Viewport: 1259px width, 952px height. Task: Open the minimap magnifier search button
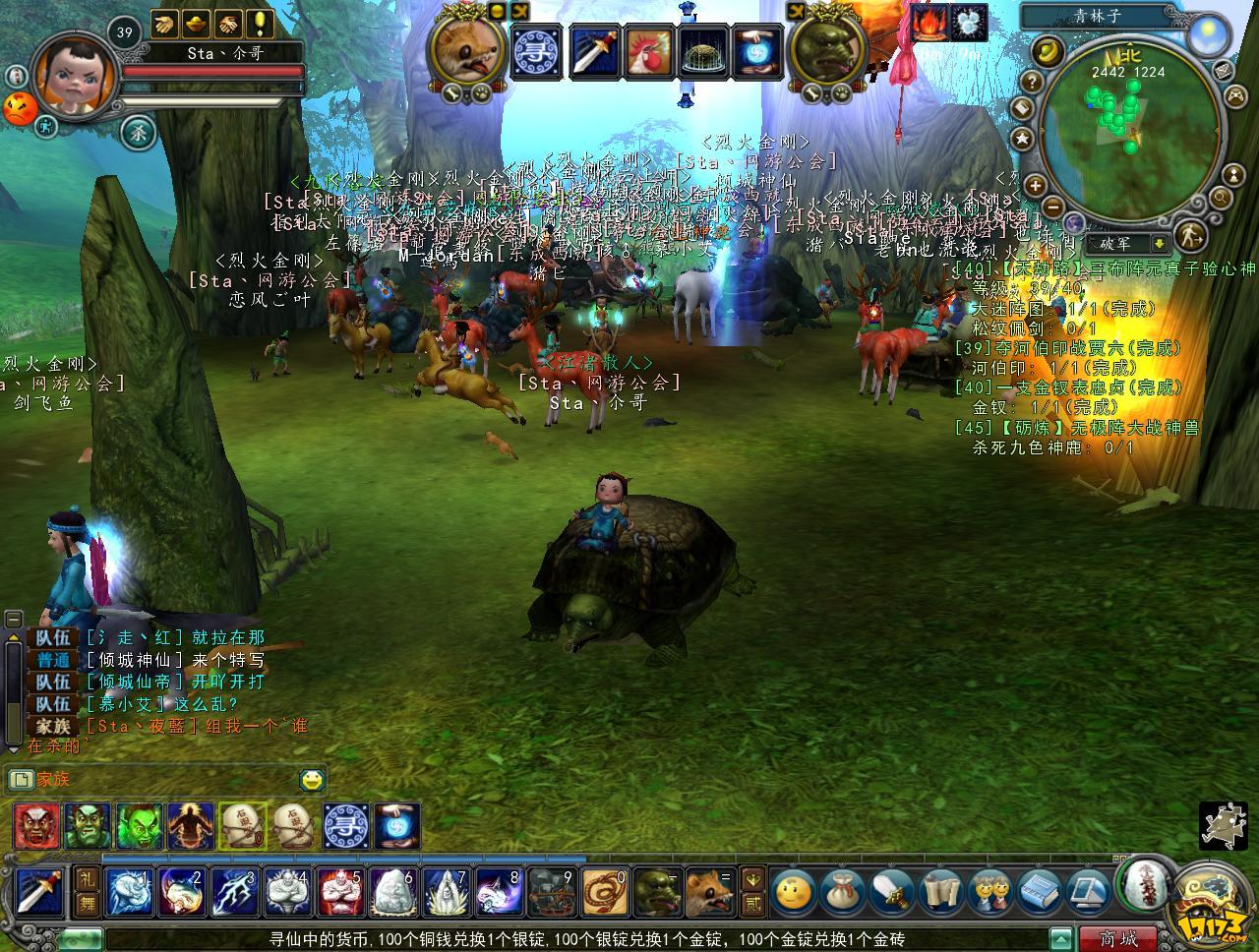point(1221,198)
